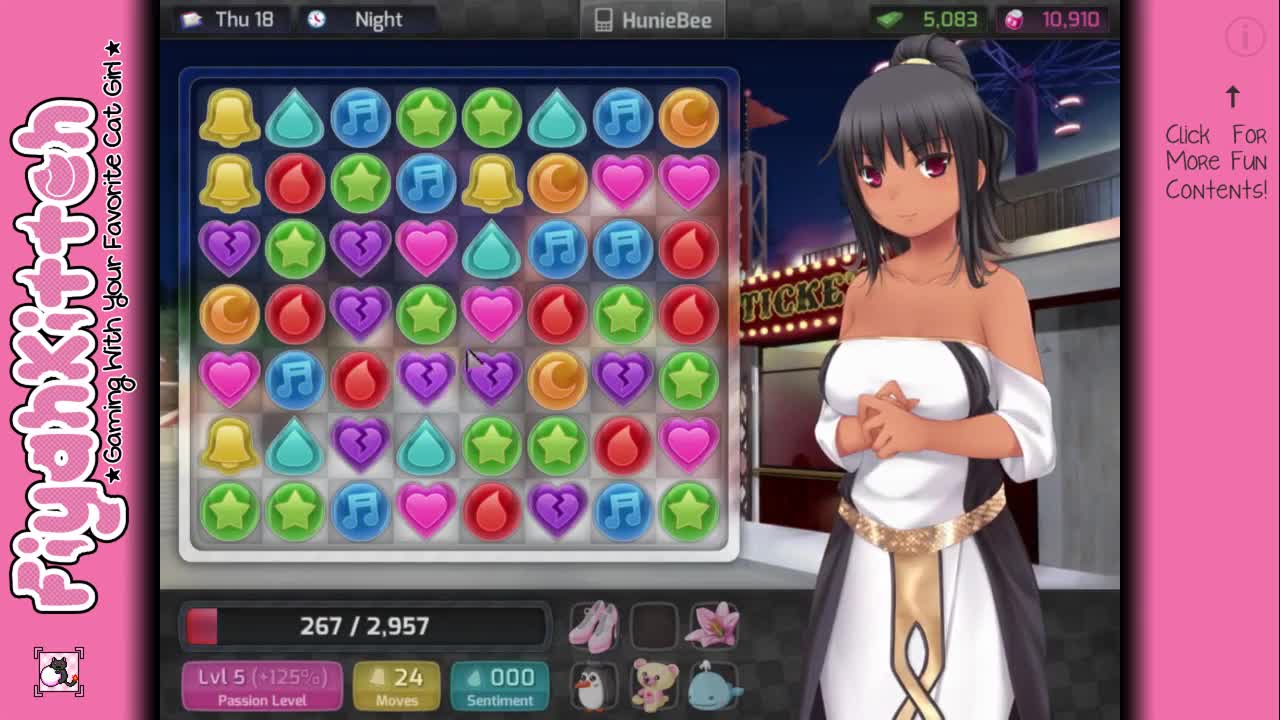Open the HunieBee phone menu
Image resolution: width=1280 pixels, height=720 pixels.
pos(653,20)
